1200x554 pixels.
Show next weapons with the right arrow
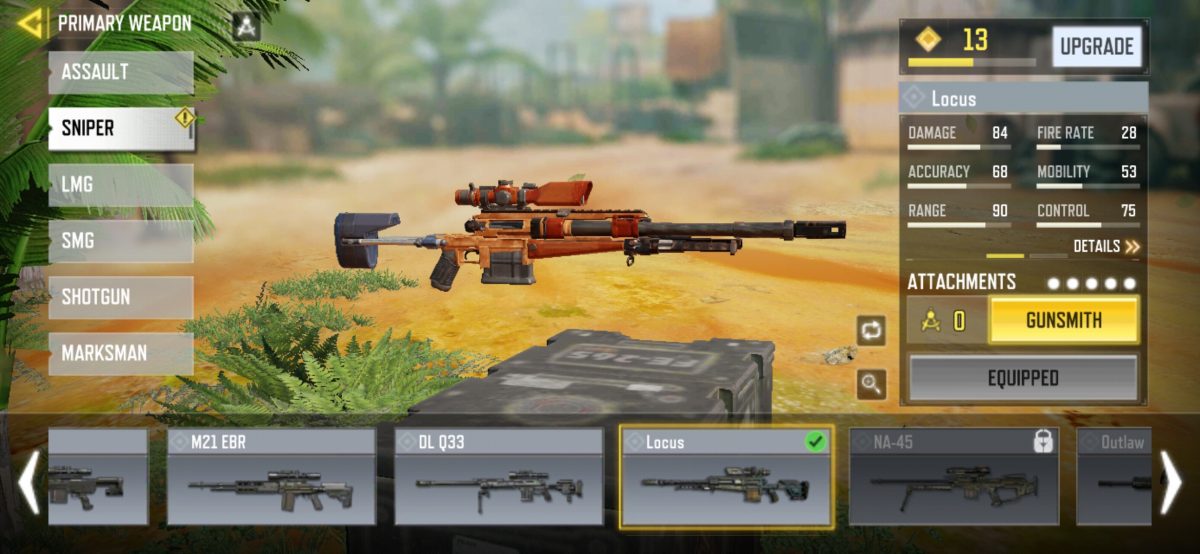(x=1171, y=482)
